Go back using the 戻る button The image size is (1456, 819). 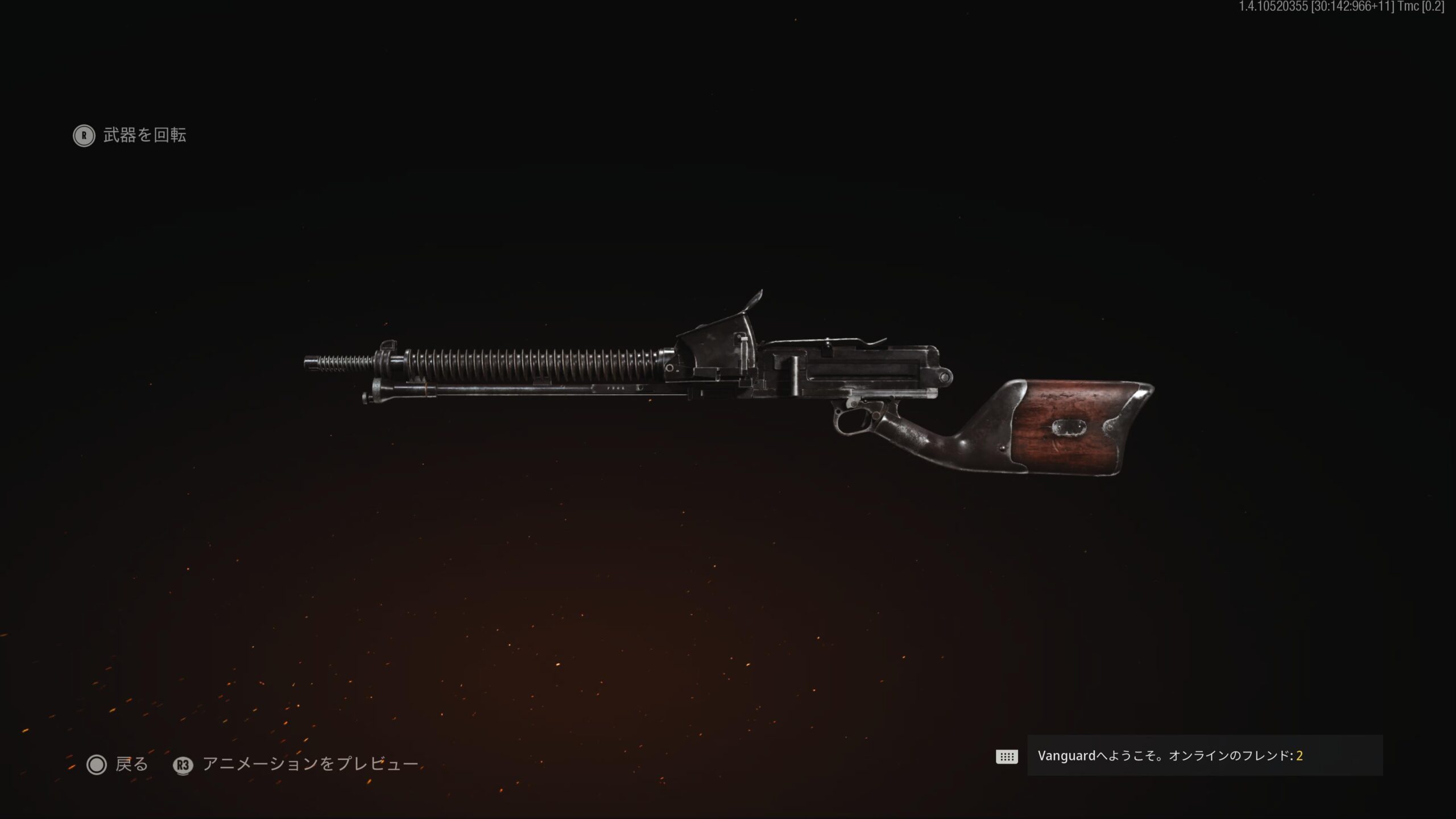[118, 764]
